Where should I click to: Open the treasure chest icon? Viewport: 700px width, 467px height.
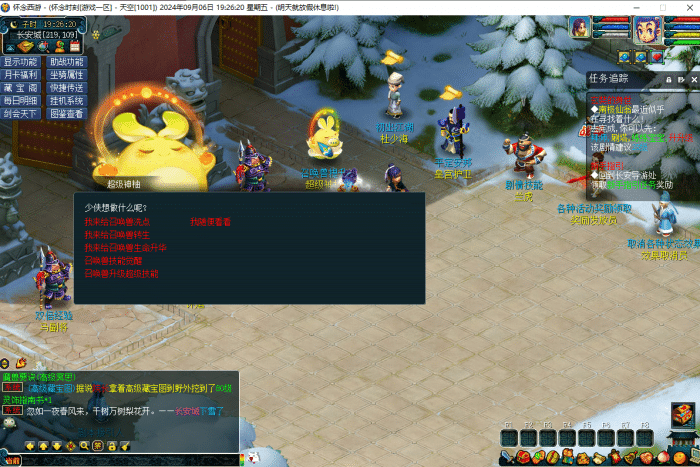pyautogui.click(x=683, y=414)
